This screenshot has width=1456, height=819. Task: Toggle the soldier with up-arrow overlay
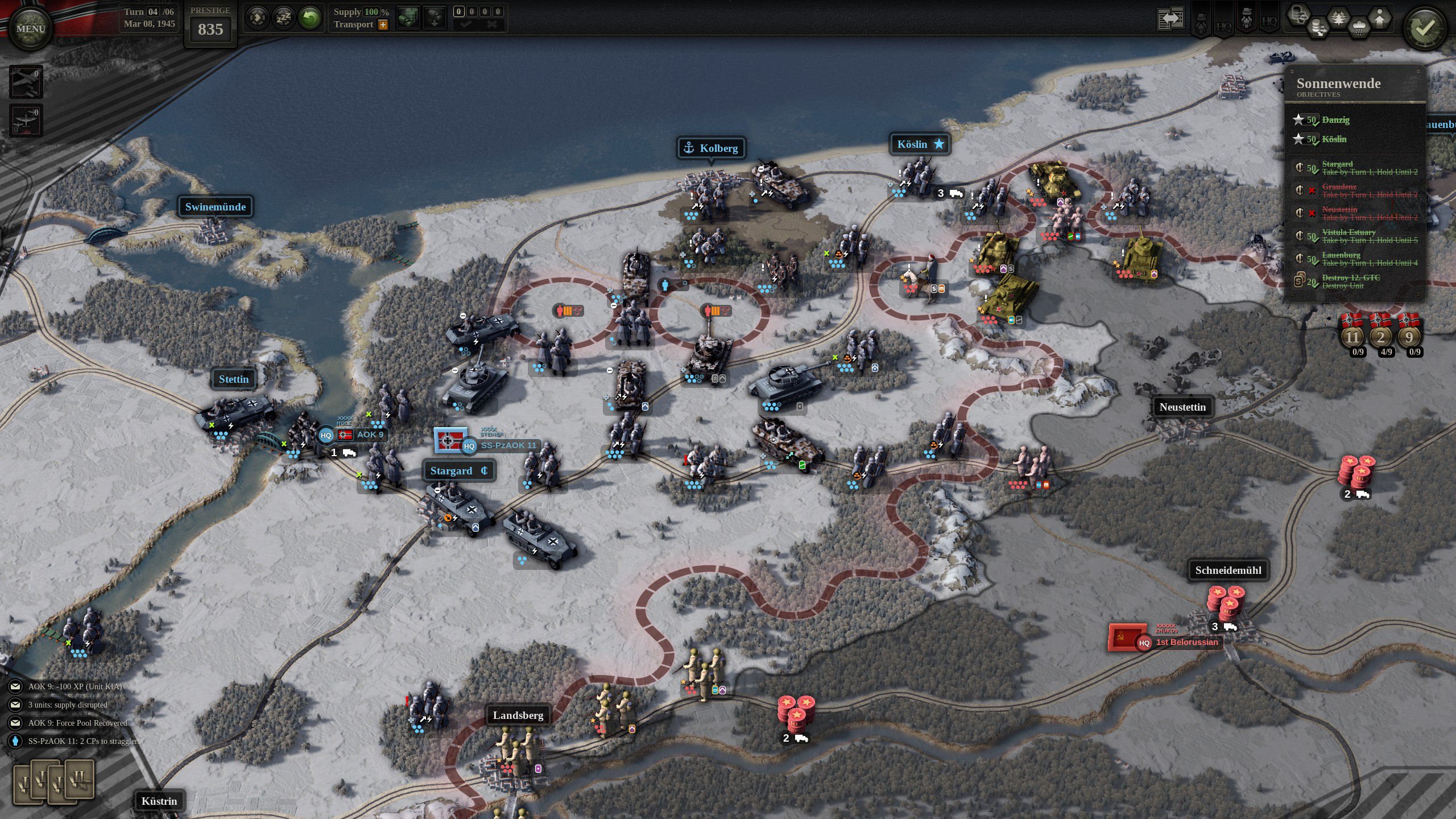pyautogui.click(x=1380, y=18)
